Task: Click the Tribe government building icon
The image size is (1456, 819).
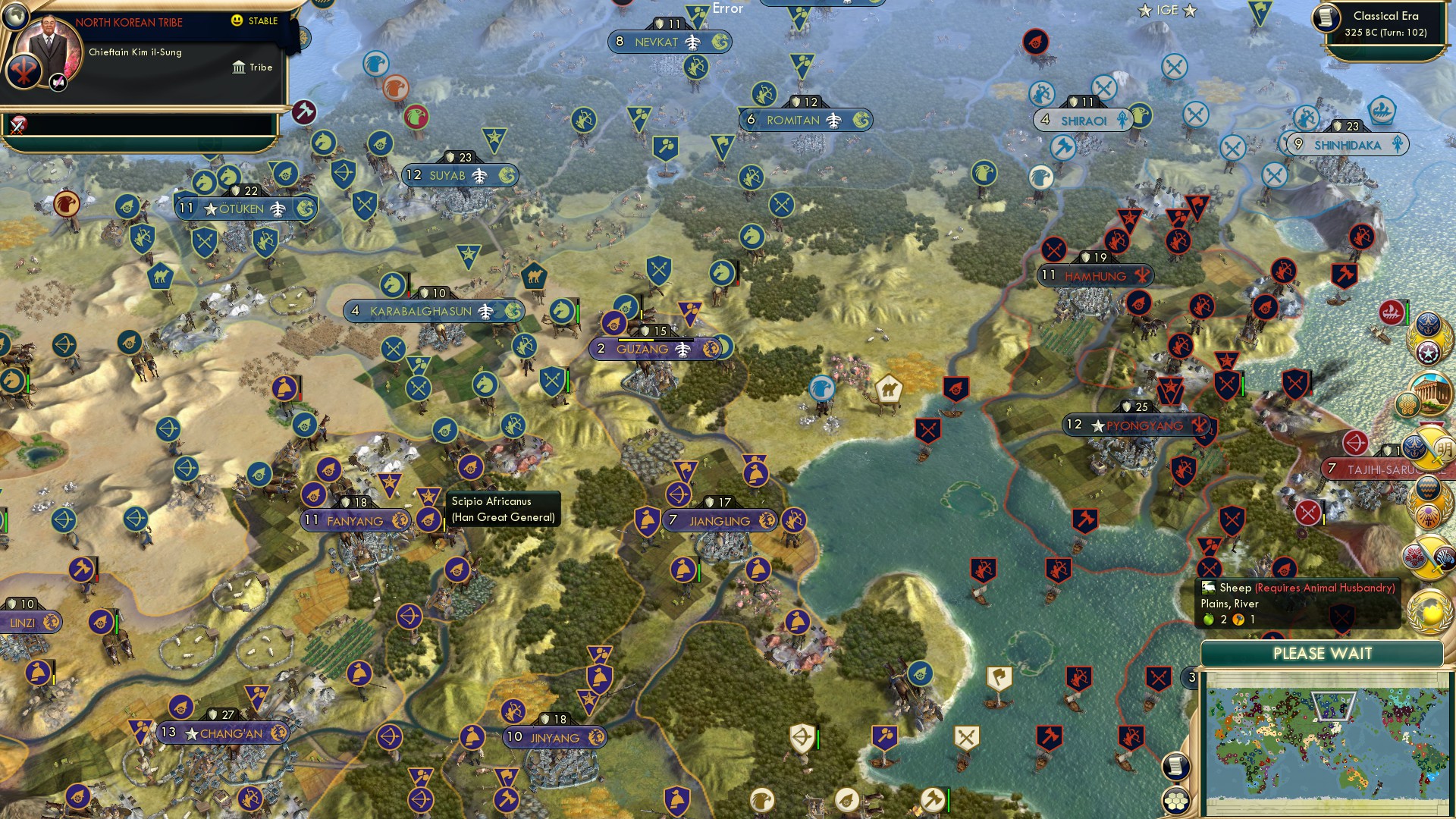Action: coord(240,67)
